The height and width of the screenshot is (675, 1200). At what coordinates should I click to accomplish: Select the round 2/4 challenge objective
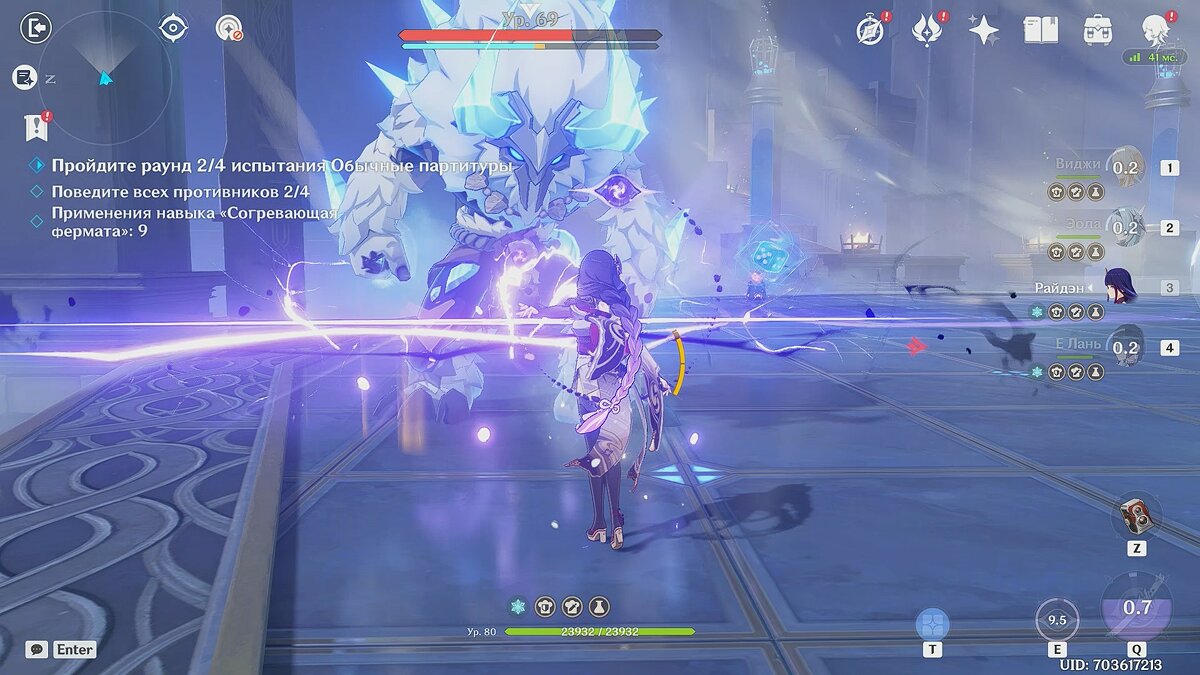pos(282,166)
